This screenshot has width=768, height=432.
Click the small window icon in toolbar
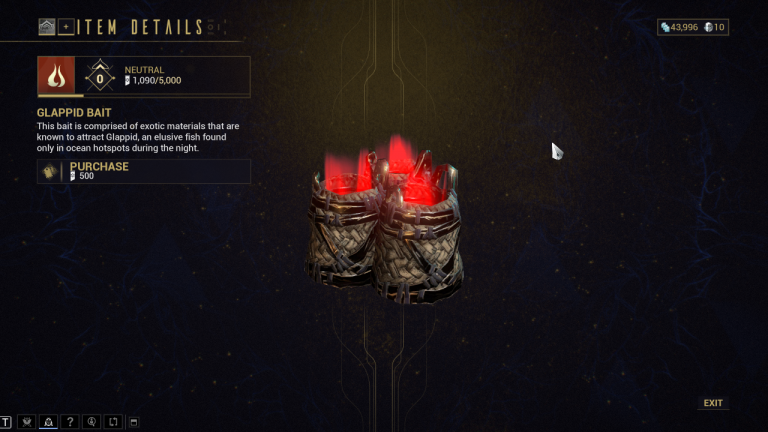pos(134,422)
